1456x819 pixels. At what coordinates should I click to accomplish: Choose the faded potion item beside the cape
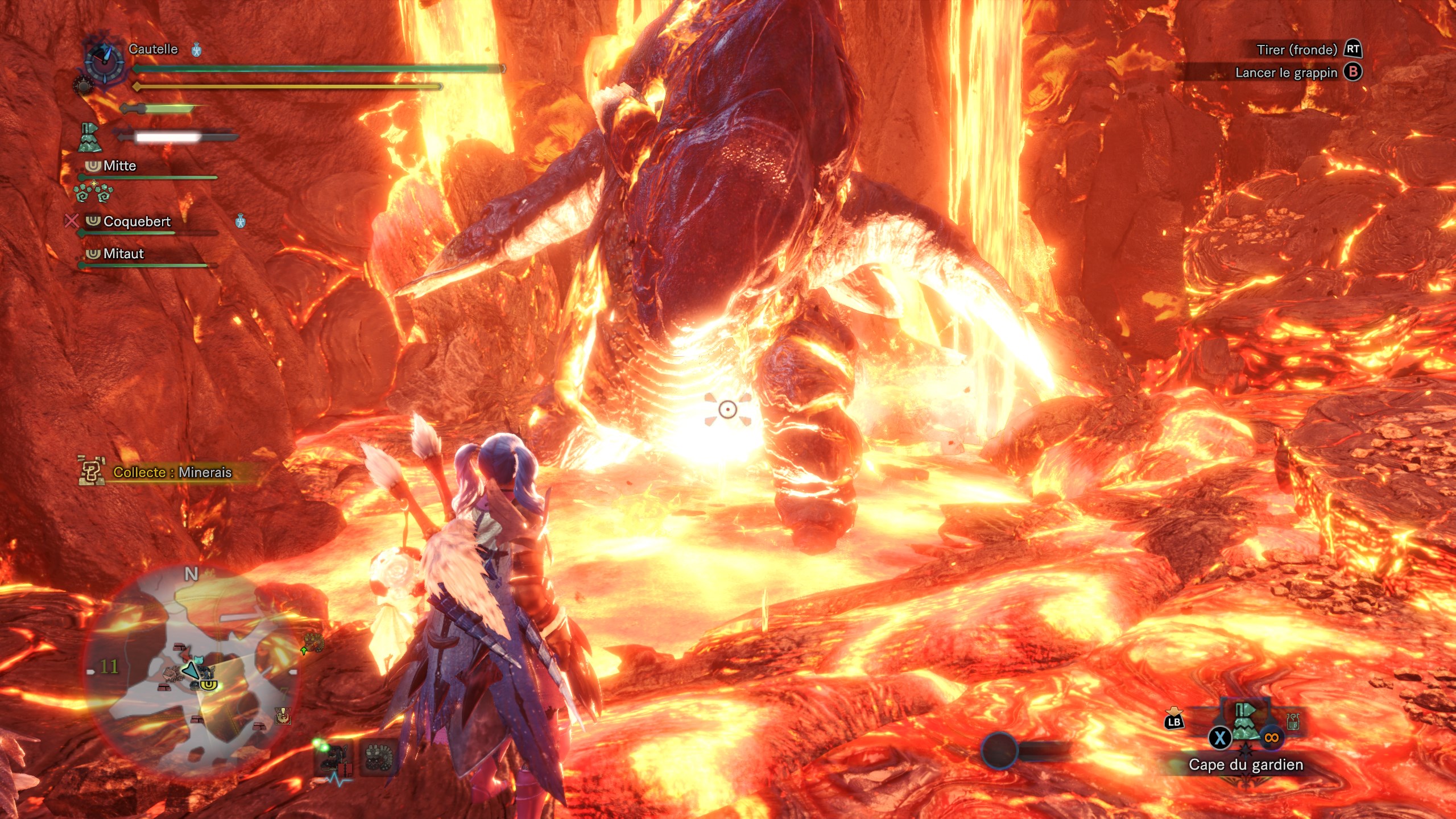[x=1293, y=721]
